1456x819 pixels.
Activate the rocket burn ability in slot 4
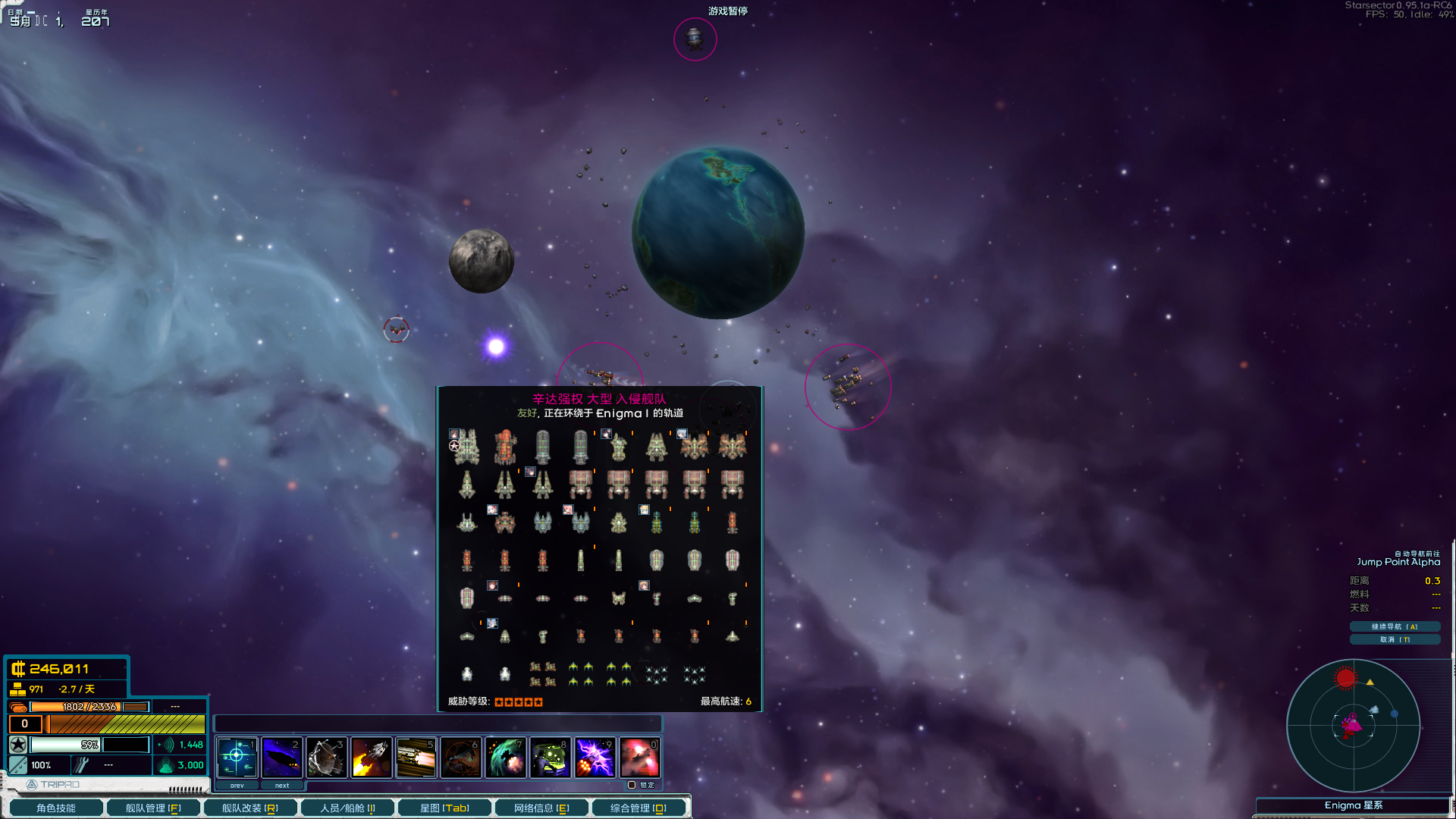tap(371, 757)
